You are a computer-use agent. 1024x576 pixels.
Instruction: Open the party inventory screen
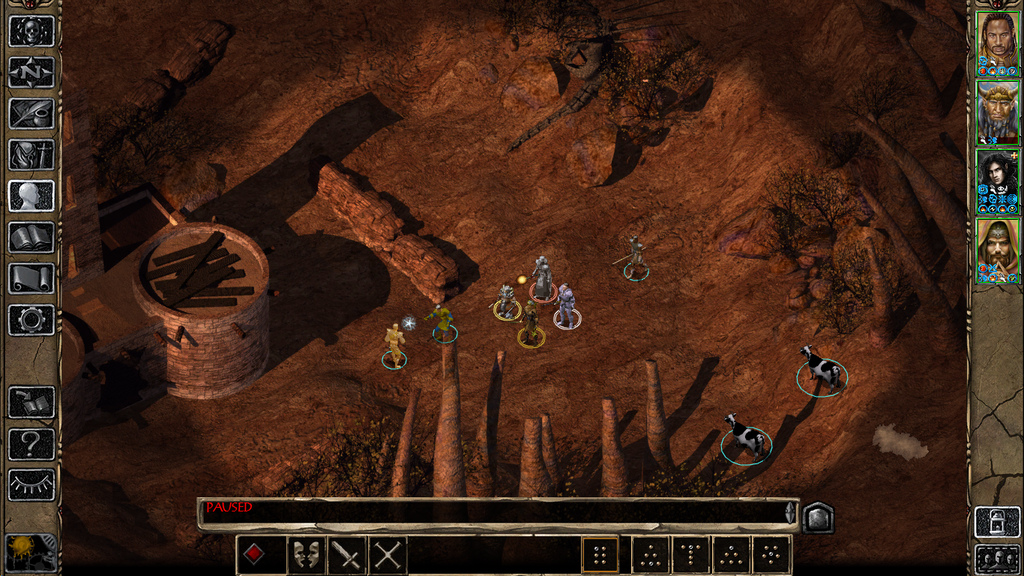(31, 154)
